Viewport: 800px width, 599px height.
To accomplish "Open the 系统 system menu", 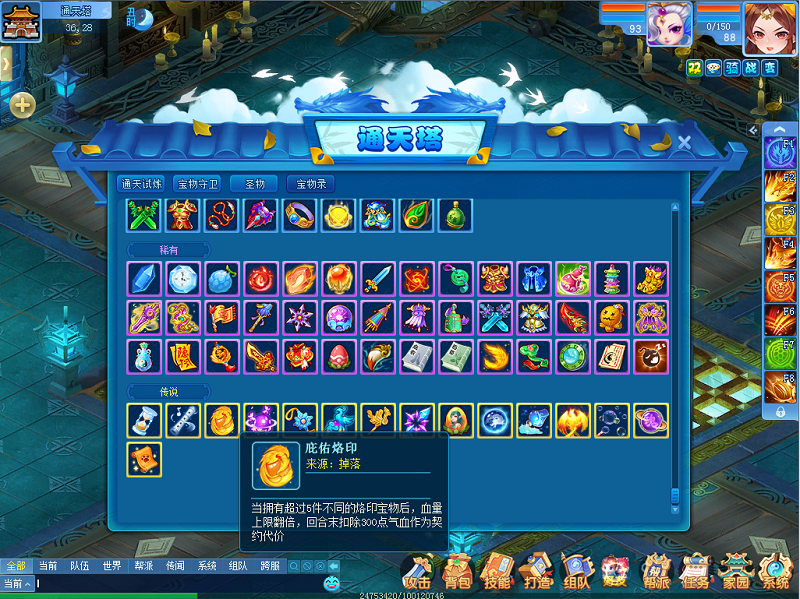I will coord(775,572).
